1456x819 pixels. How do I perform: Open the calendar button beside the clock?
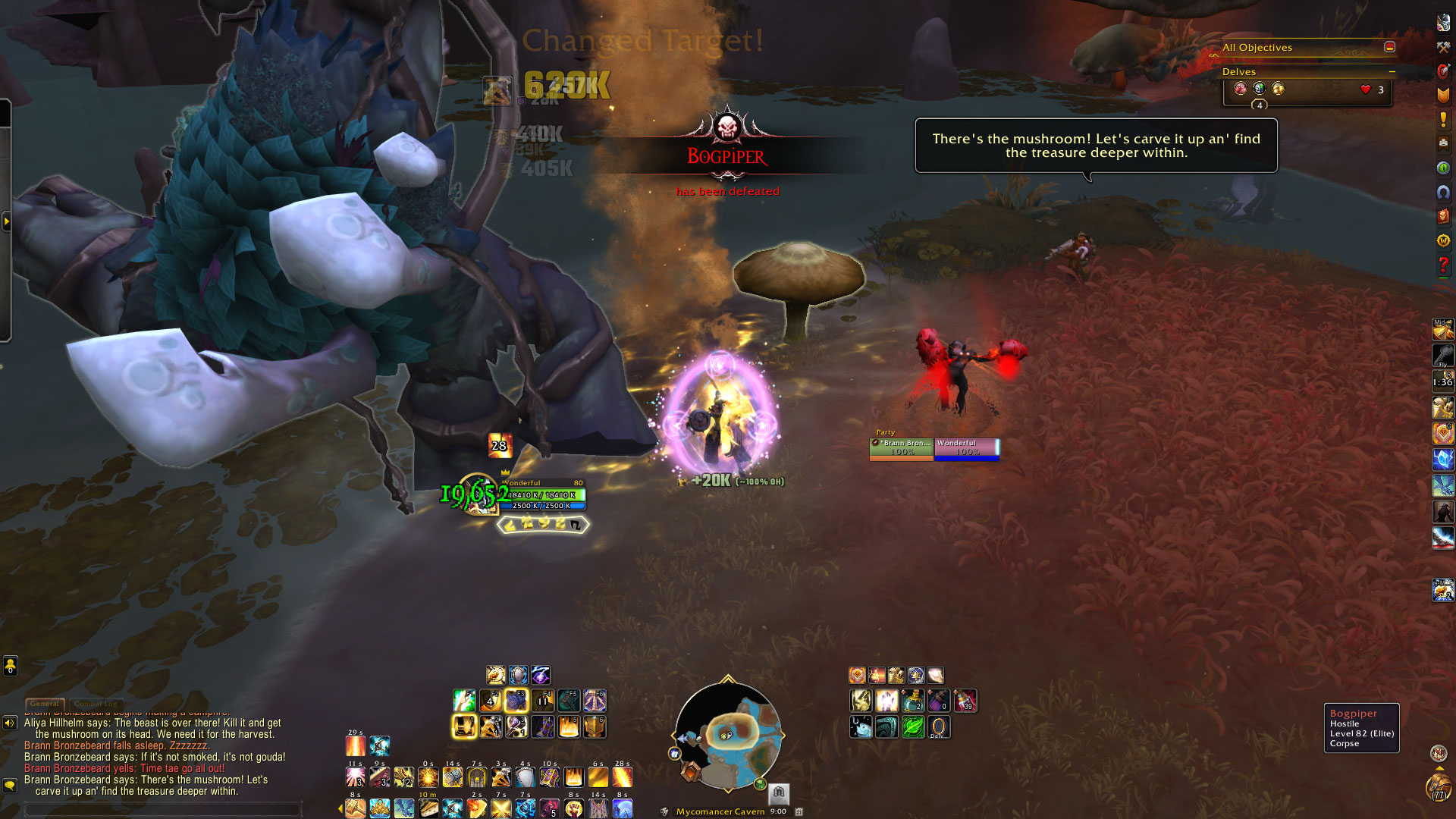(799, 811)
